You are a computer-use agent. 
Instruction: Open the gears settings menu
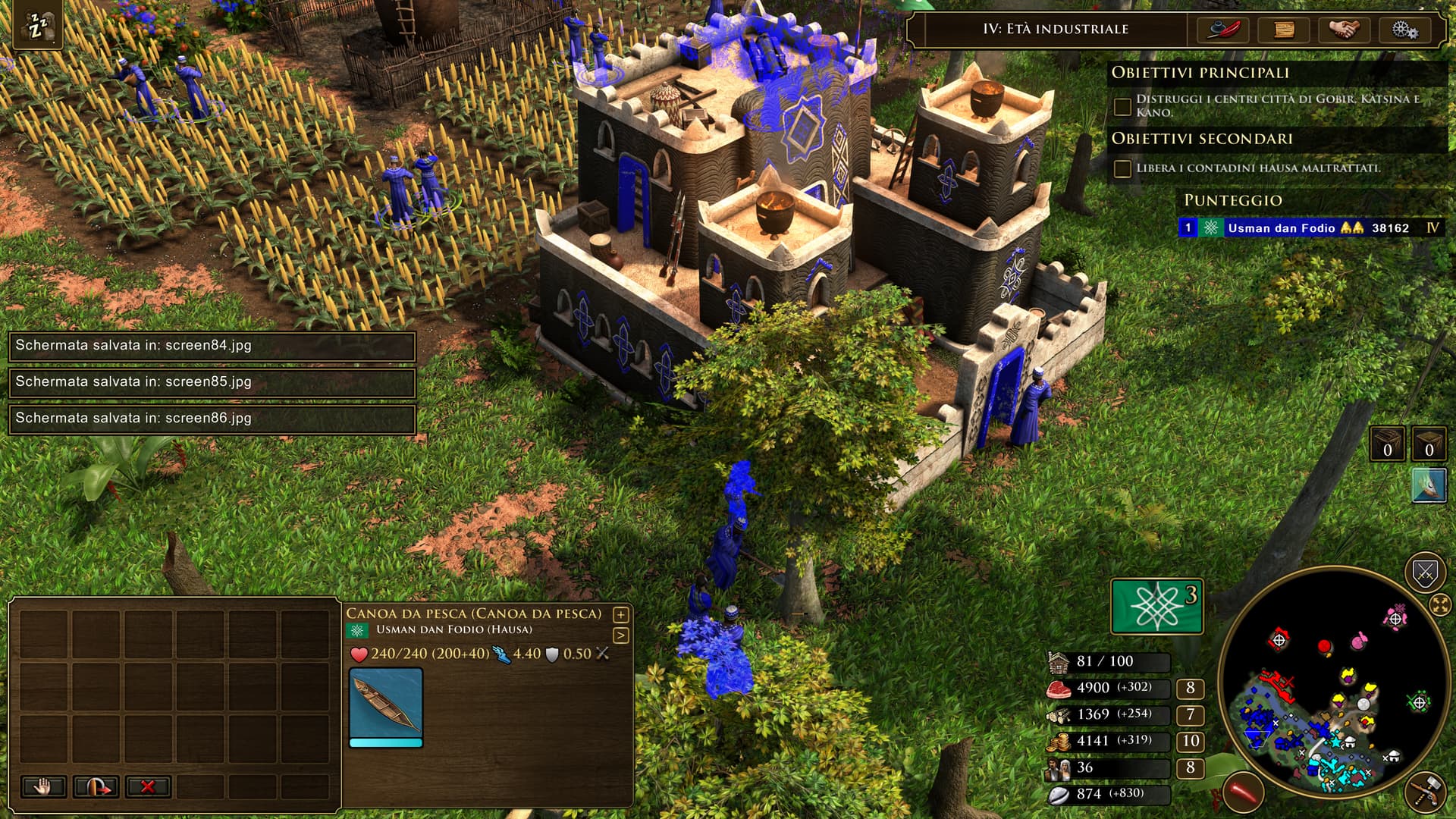click(1404, 30)
